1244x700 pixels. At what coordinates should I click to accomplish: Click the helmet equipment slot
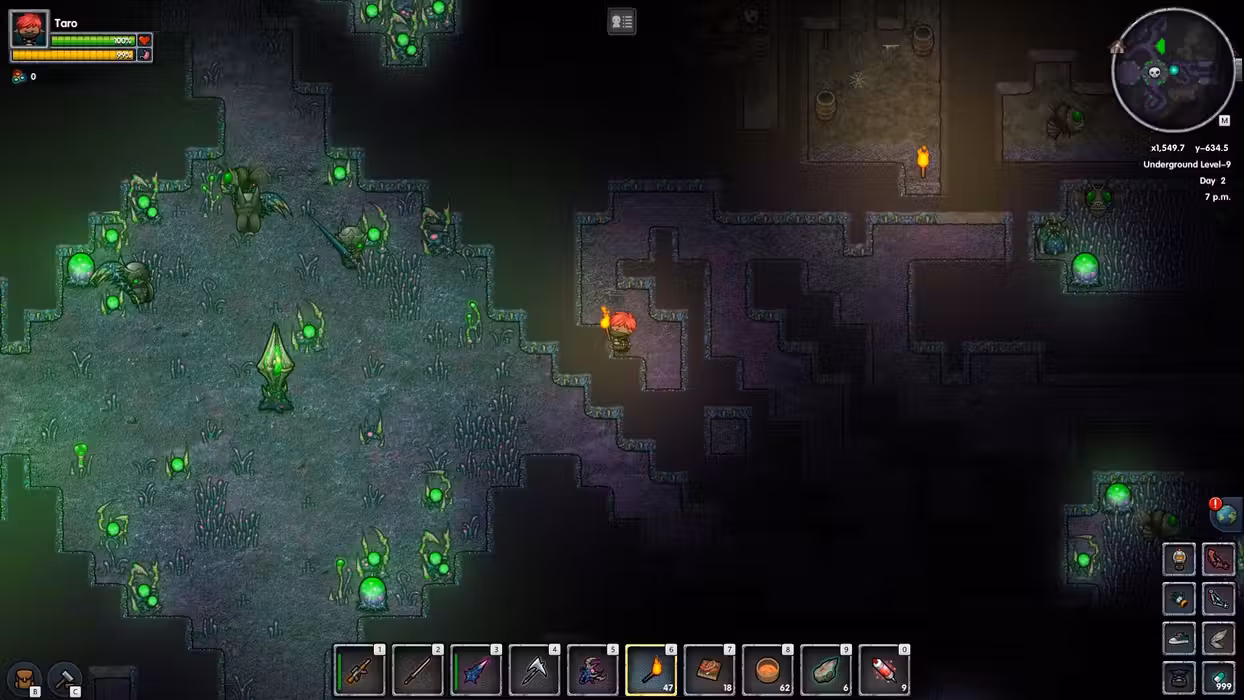click(x=1180, y=559)
